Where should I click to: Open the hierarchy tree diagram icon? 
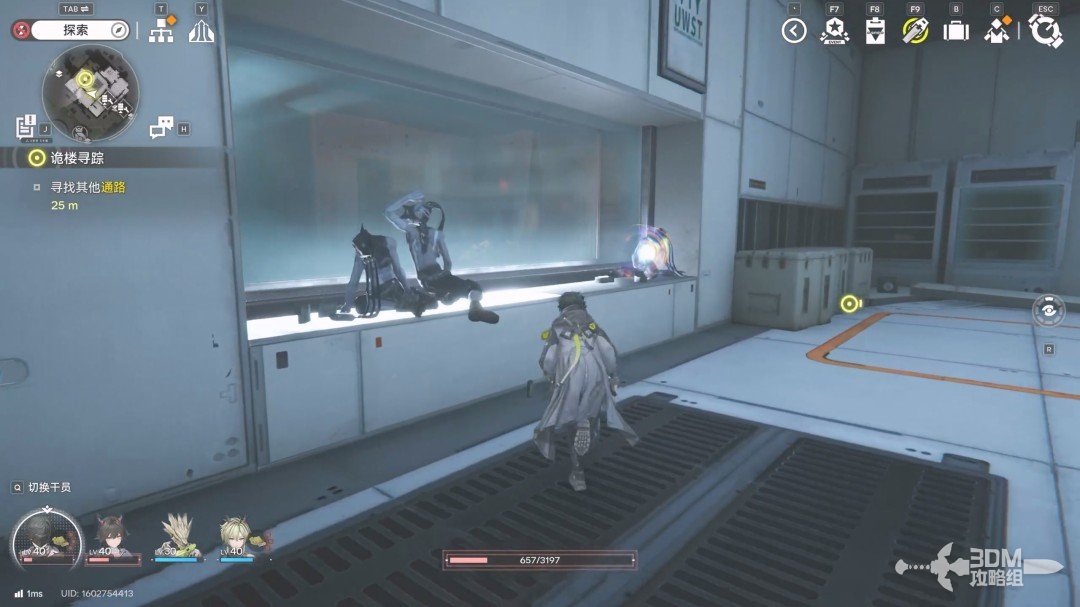[x=161, y=30]
